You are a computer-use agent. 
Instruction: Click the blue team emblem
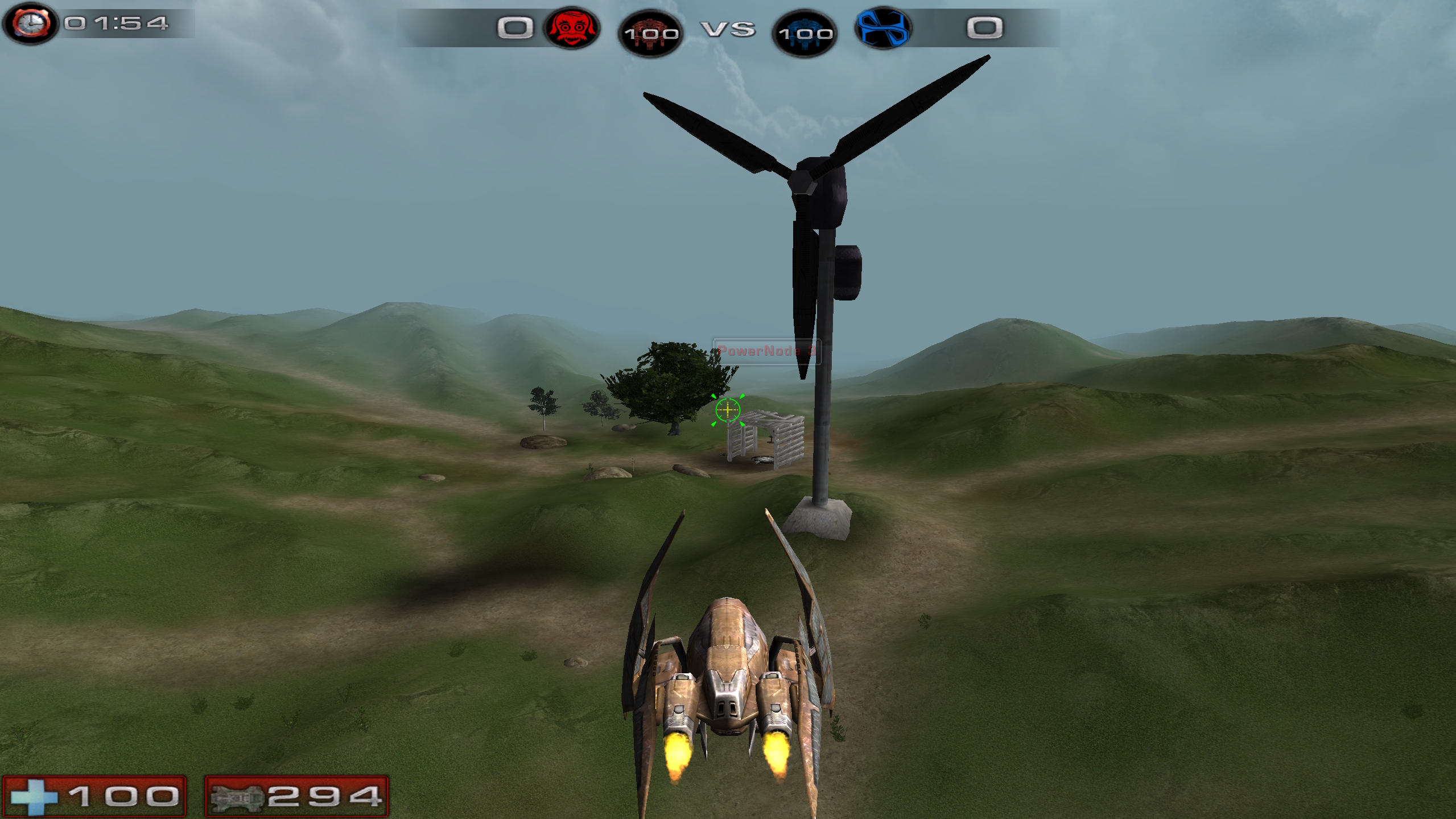pos(882,27)
